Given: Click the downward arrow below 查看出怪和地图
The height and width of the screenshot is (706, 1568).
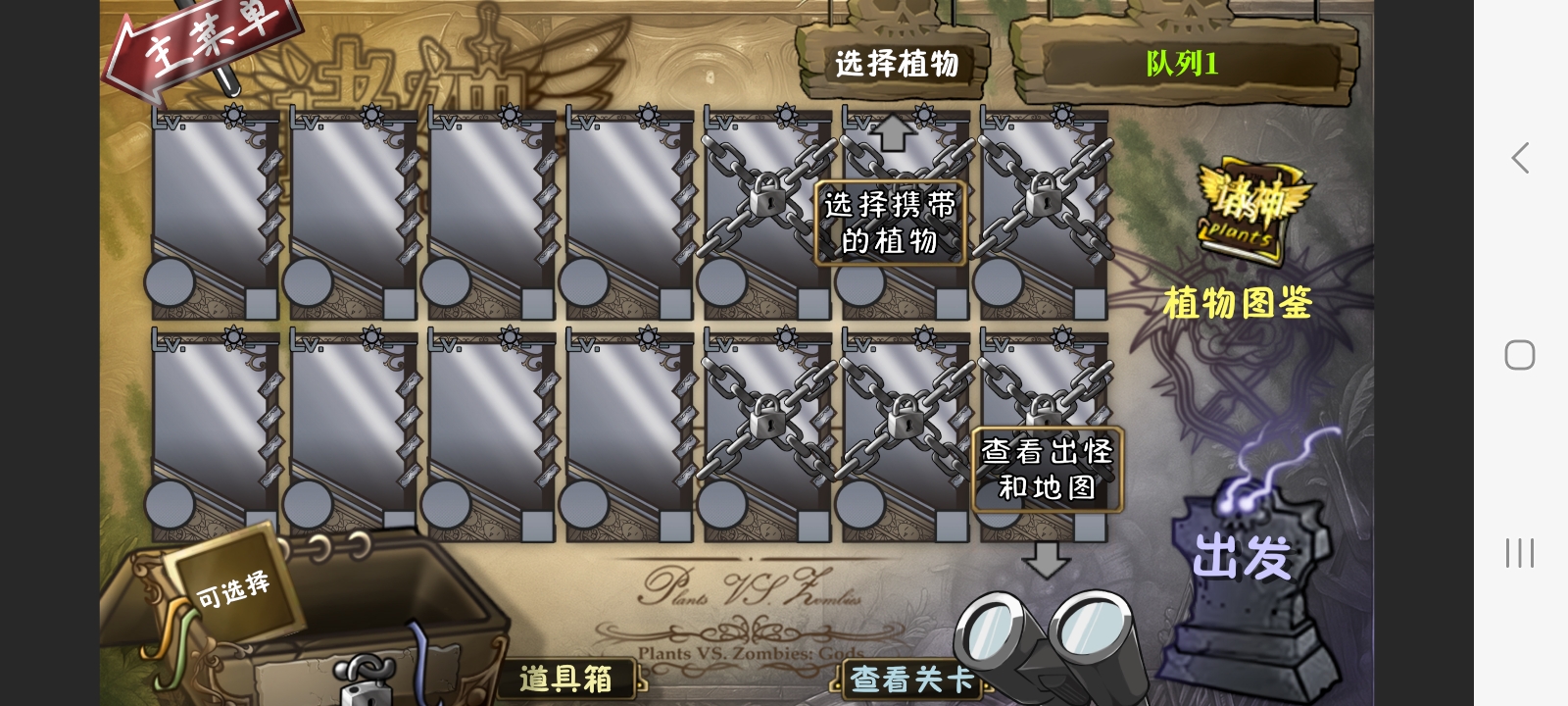Looking at the screenshot, I should click(x=1045, y=559).
